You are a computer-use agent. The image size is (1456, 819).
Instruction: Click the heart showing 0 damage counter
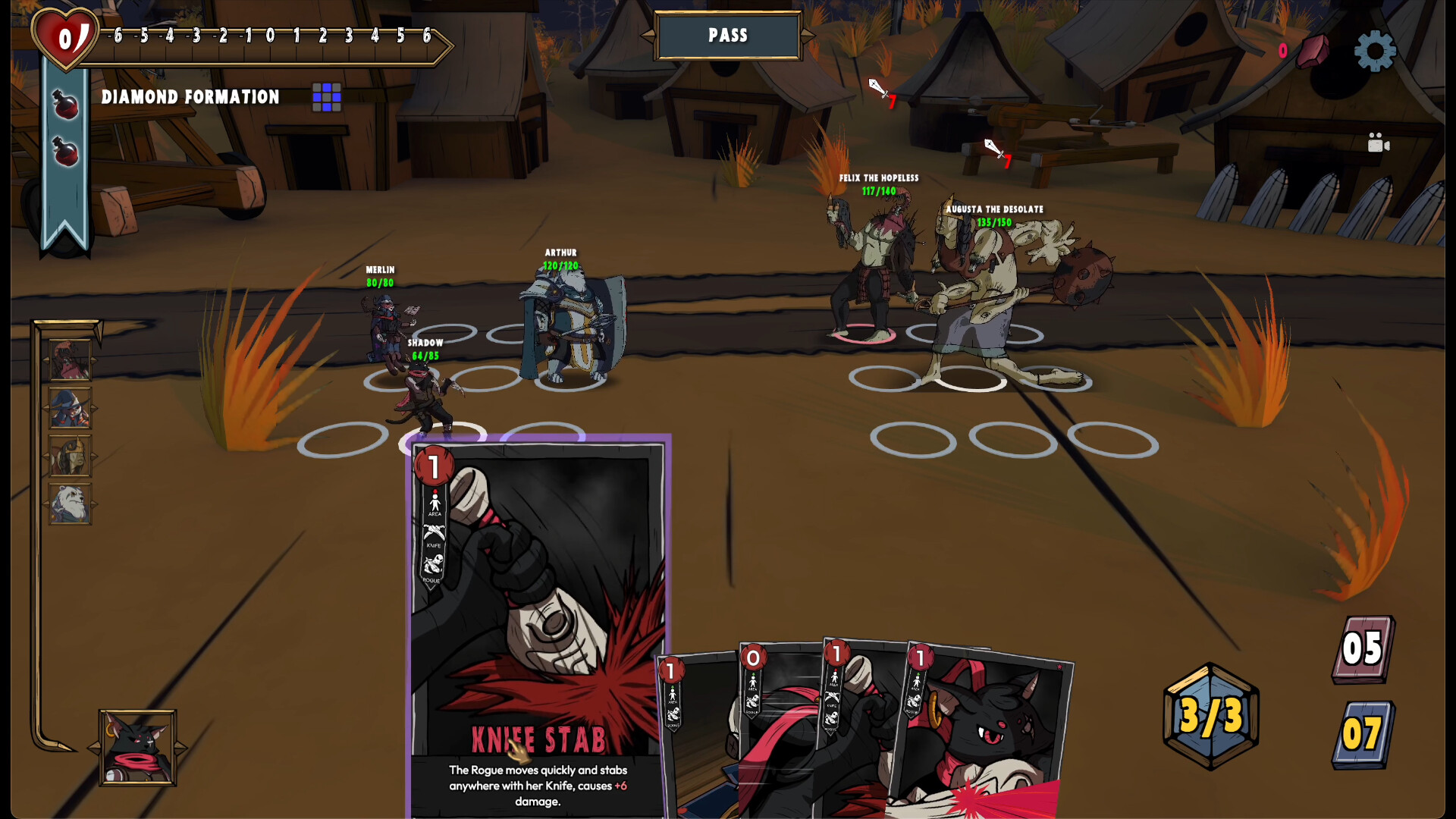pos(67,38)
